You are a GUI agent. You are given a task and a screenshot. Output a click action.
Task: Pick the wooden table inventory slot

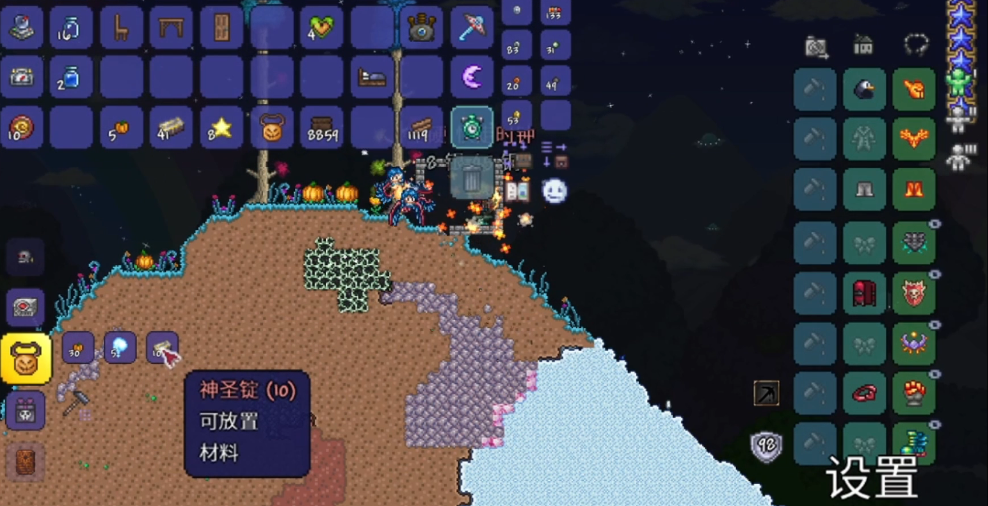tap(172, 27)
